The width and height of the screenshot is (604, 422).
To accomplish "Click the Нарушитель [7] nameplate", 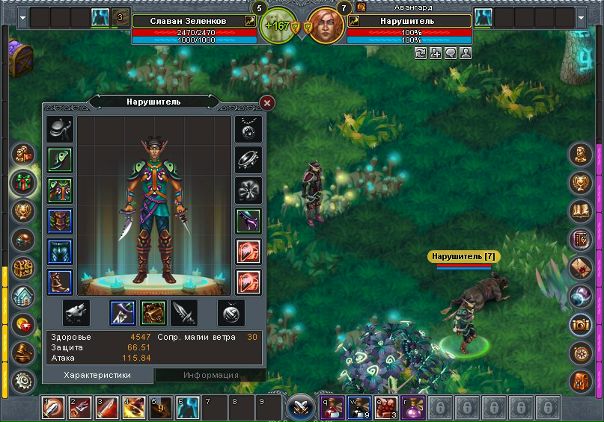I will click(x=462, y=257).
